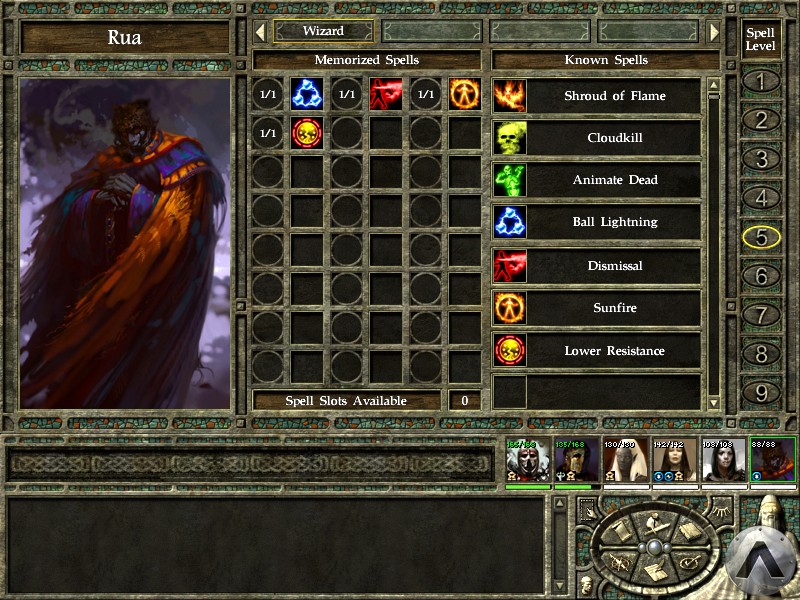Screen dimensions: 800x600
Task: Open spell level 6
Action: point(761,276)
